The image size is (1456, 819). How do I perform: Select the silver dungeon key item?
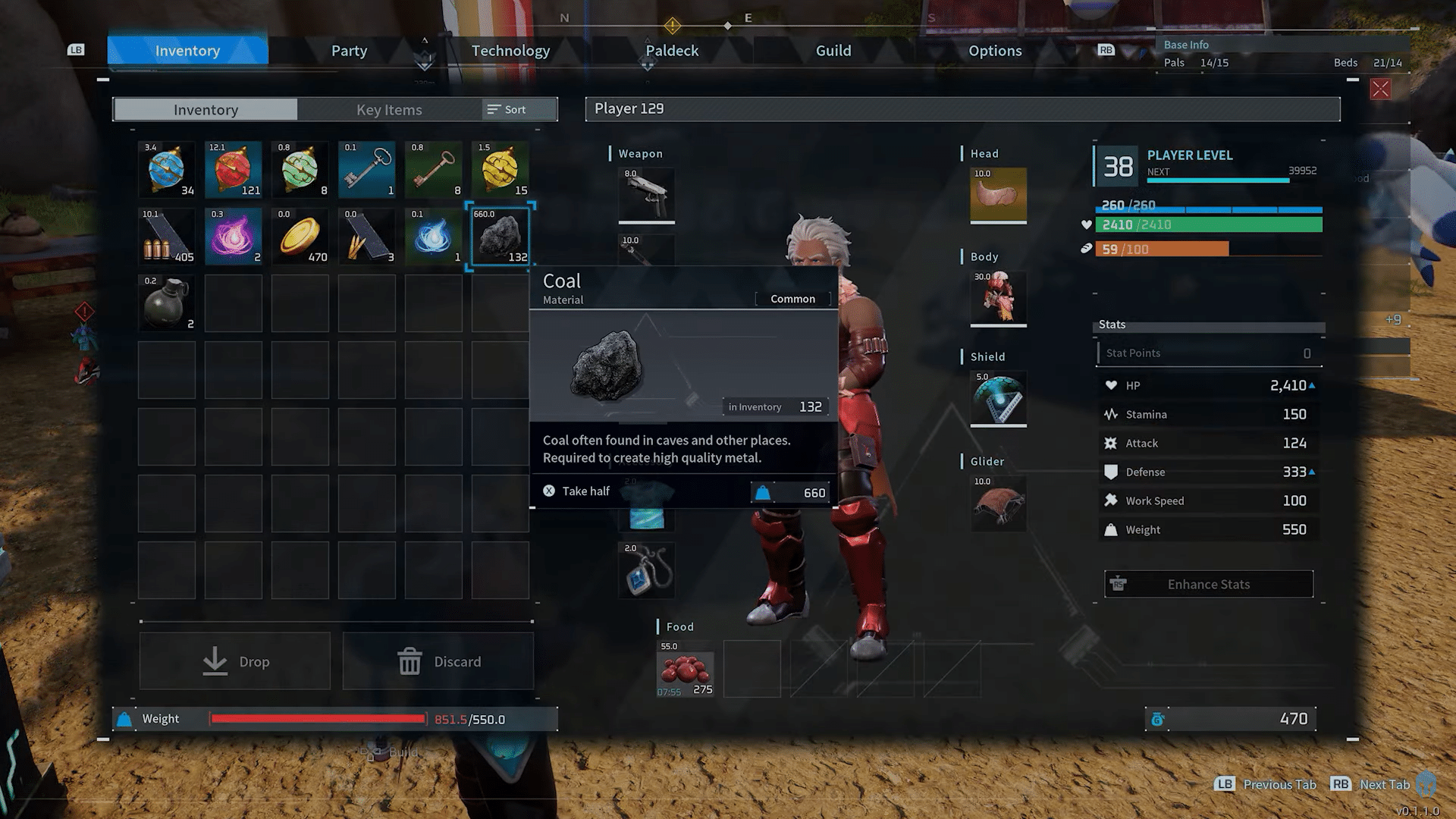pos(366,169)
